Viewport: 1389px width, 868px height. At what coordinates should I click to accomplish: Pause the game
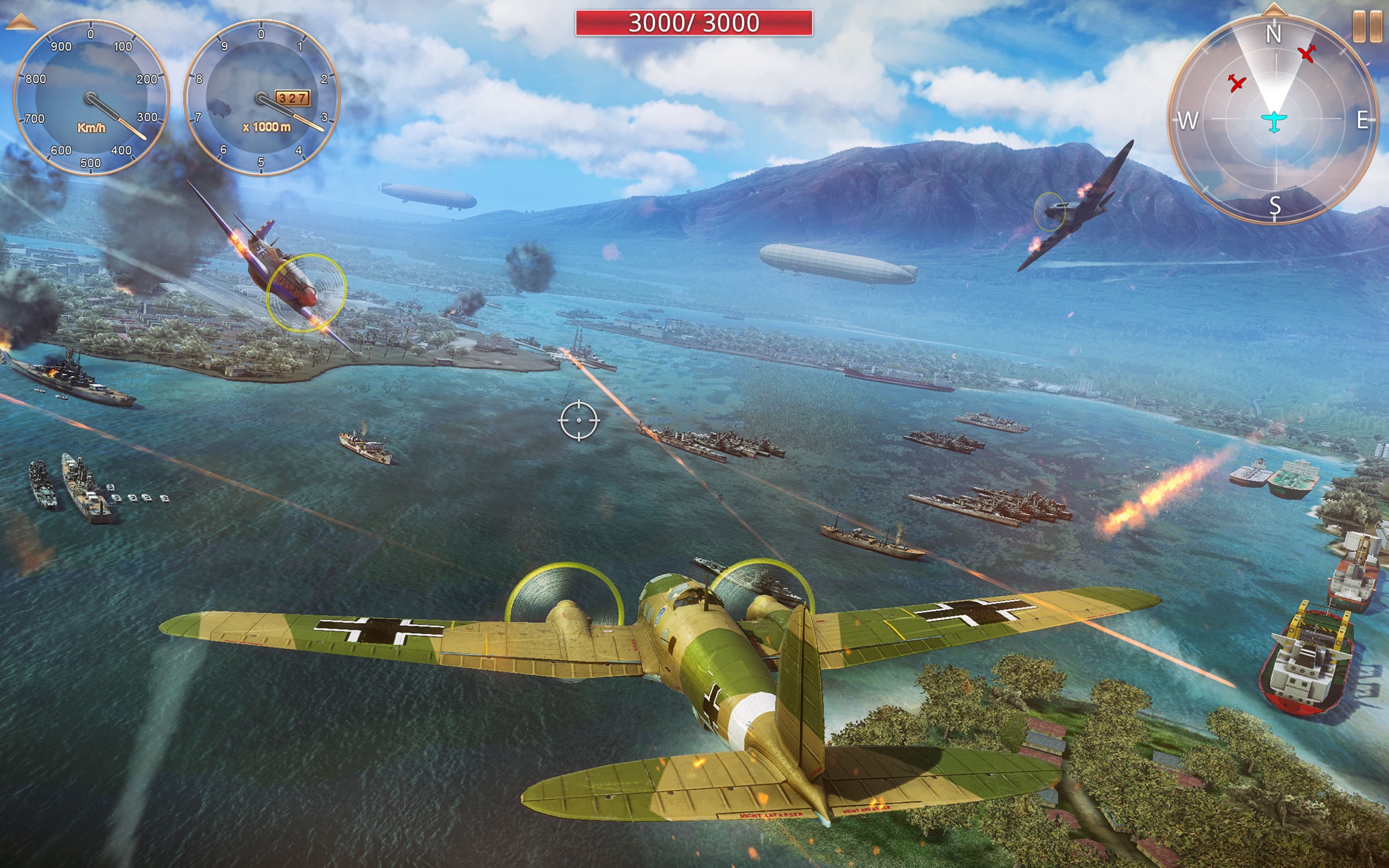pos(1367,26)
